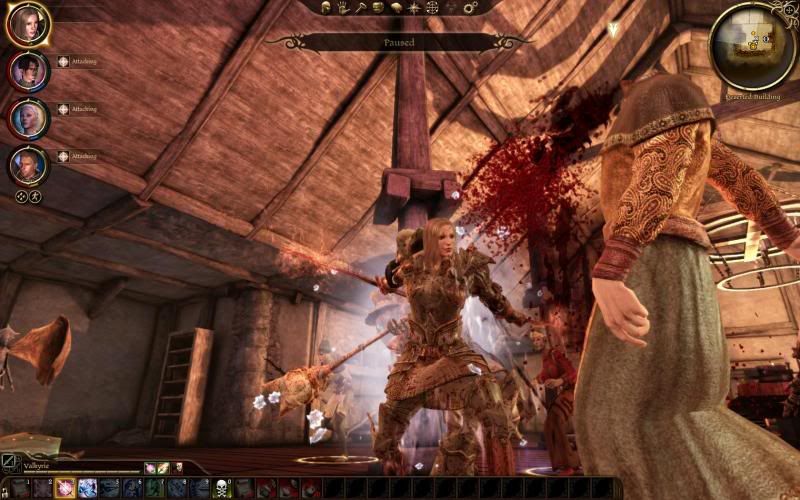Open the inventory chest icon

tap(378, 7)
